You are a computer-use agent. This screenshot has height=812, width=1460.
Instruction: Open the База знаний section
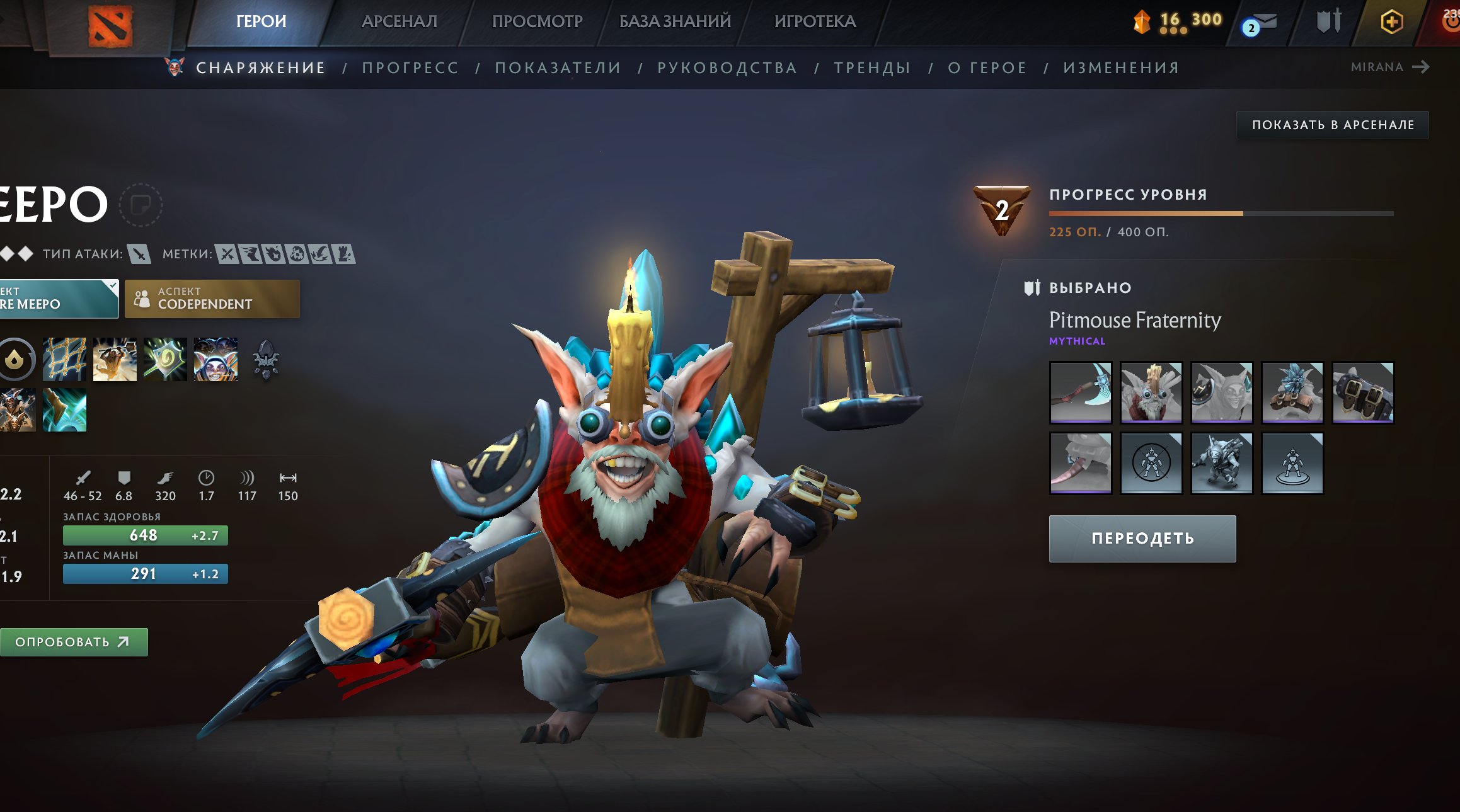pyautogui.click(x=675, y=21)
